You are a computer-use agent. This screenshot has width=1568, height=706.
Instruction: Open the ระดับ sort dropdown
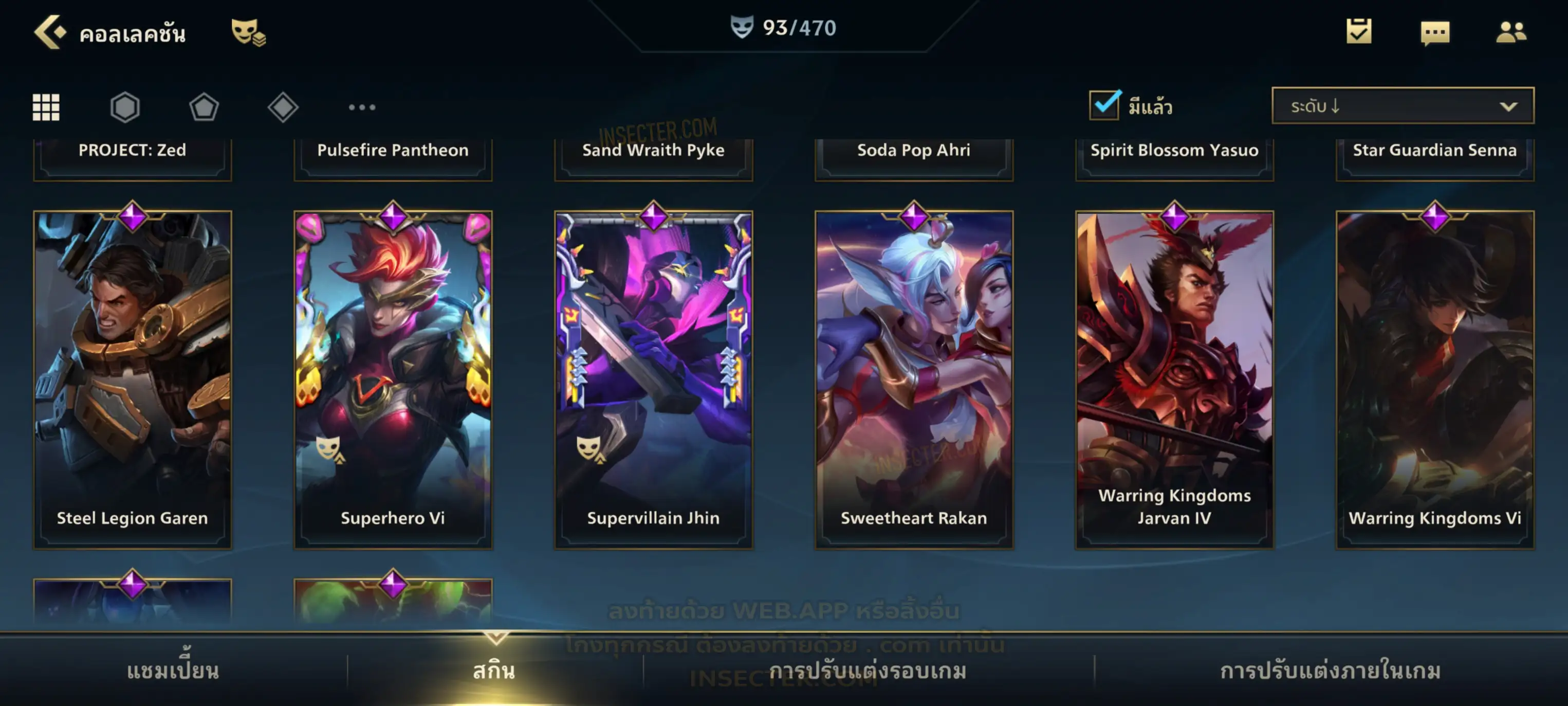coord(1402,106)
